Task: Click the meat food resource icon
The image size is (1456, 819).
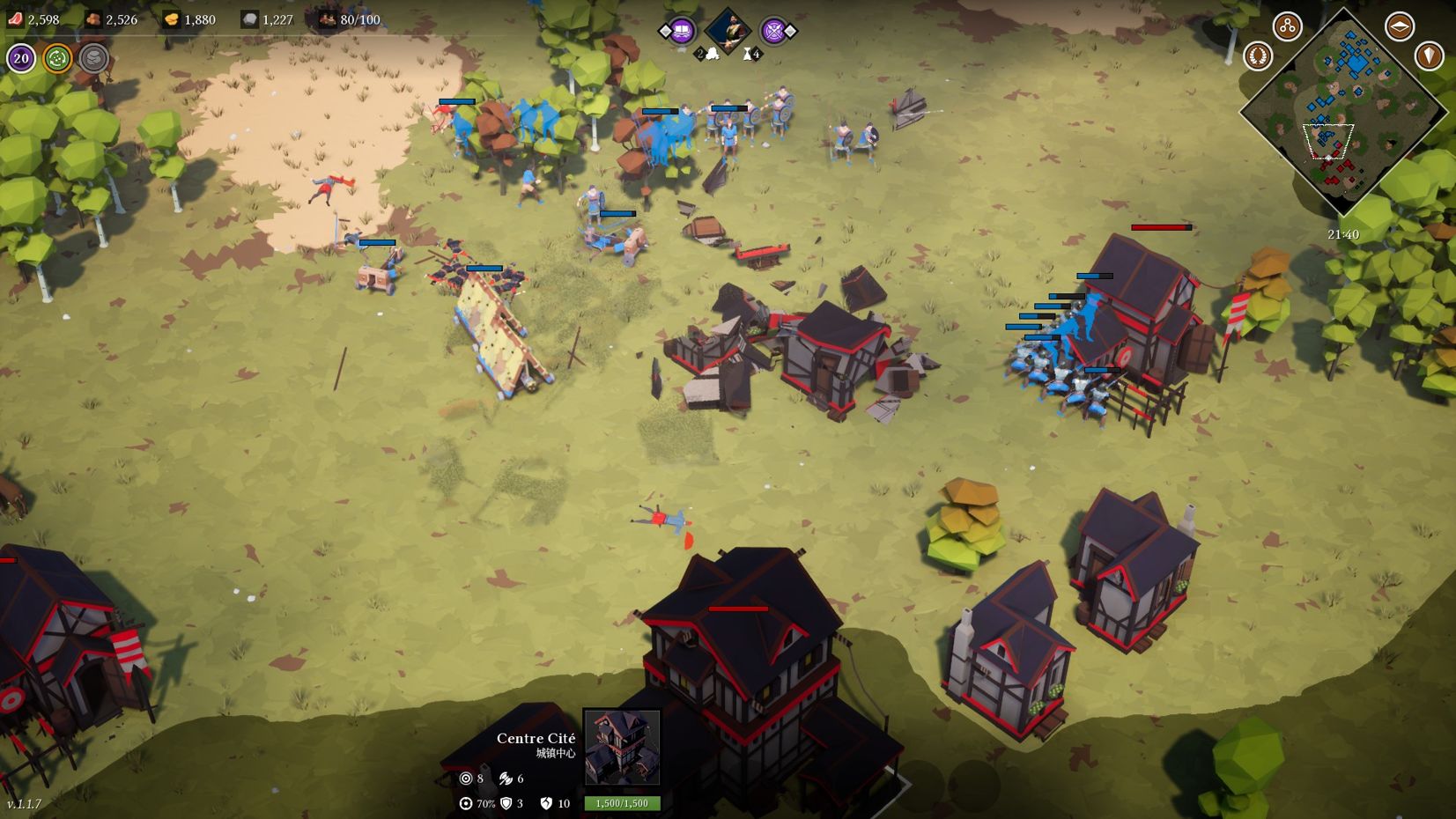Action: point(15,19)
